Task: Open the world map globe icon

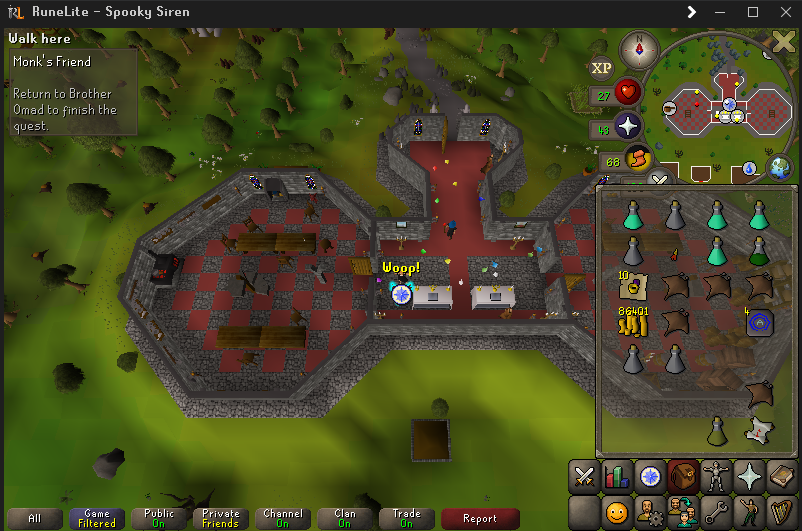Action: coord(778,167)
